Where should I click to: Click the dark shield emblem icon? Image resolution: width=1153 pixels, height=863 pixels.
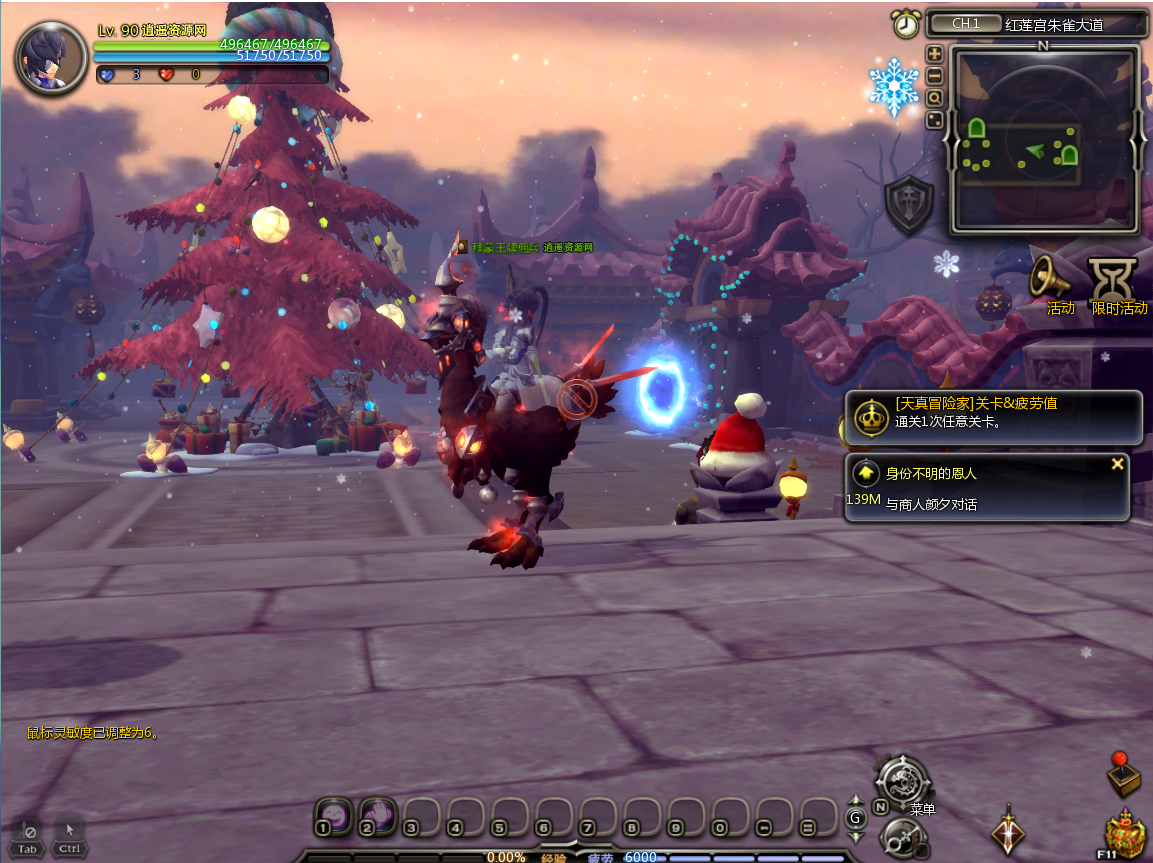click(x=909, y=206)
